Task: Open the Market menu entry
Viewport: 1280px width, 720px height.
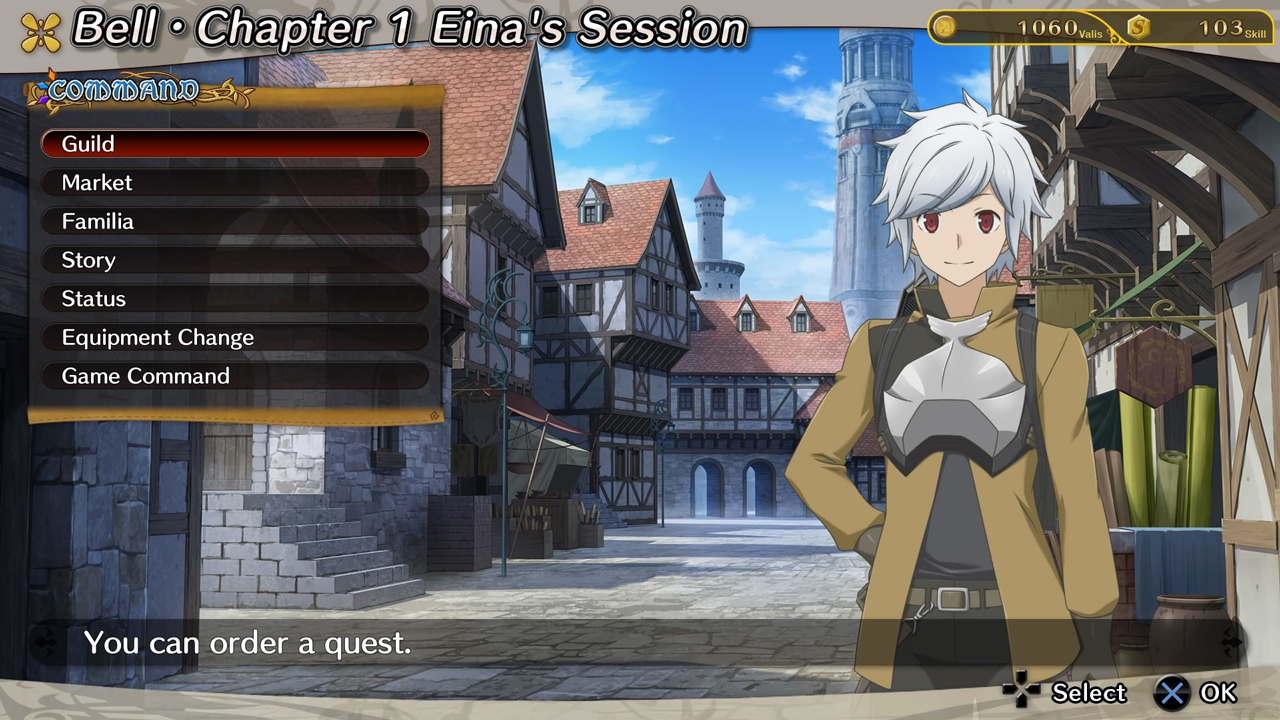Action: (235, 183)
